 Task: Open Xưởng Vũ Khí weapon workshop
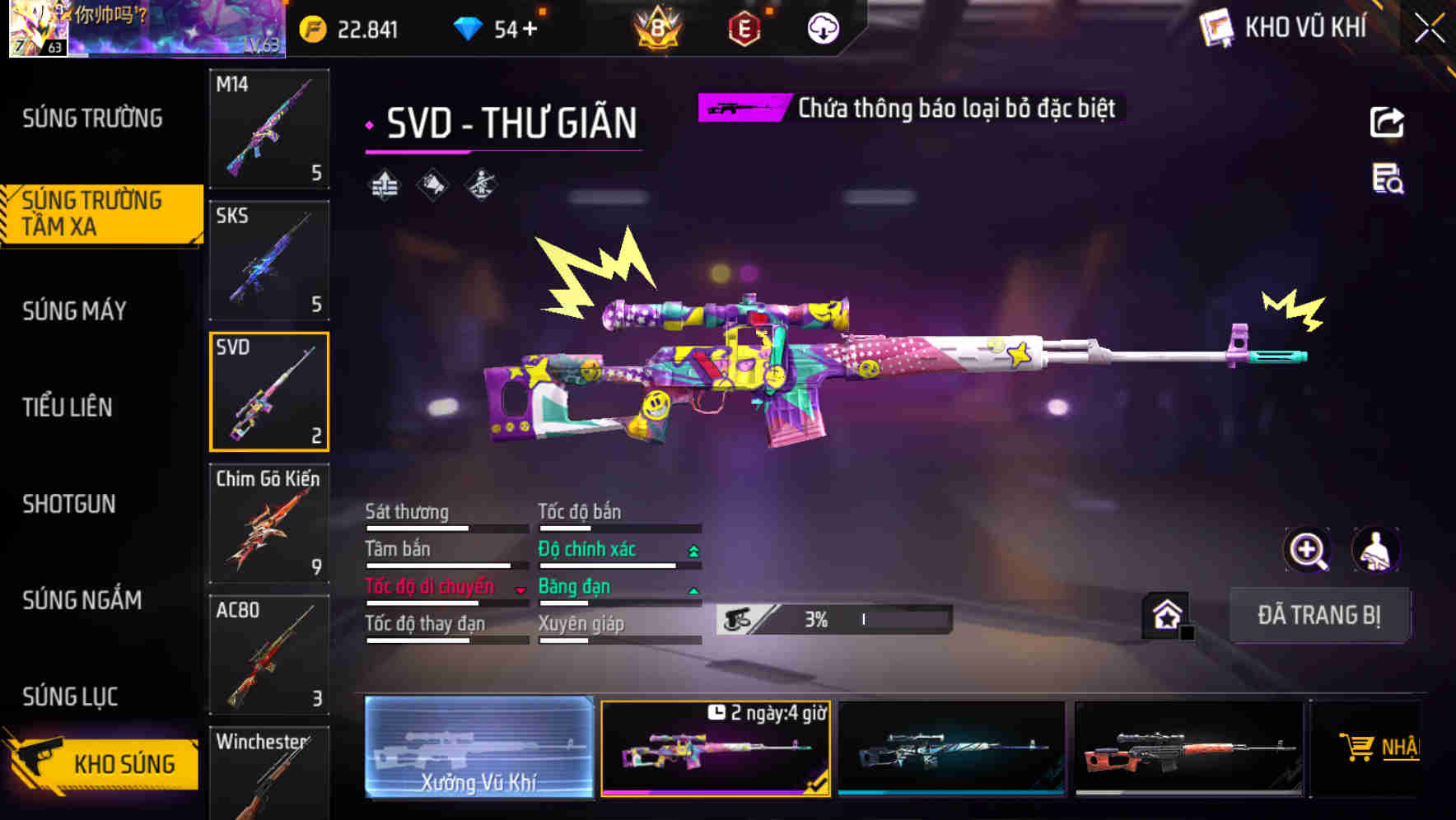pos(480,749)
